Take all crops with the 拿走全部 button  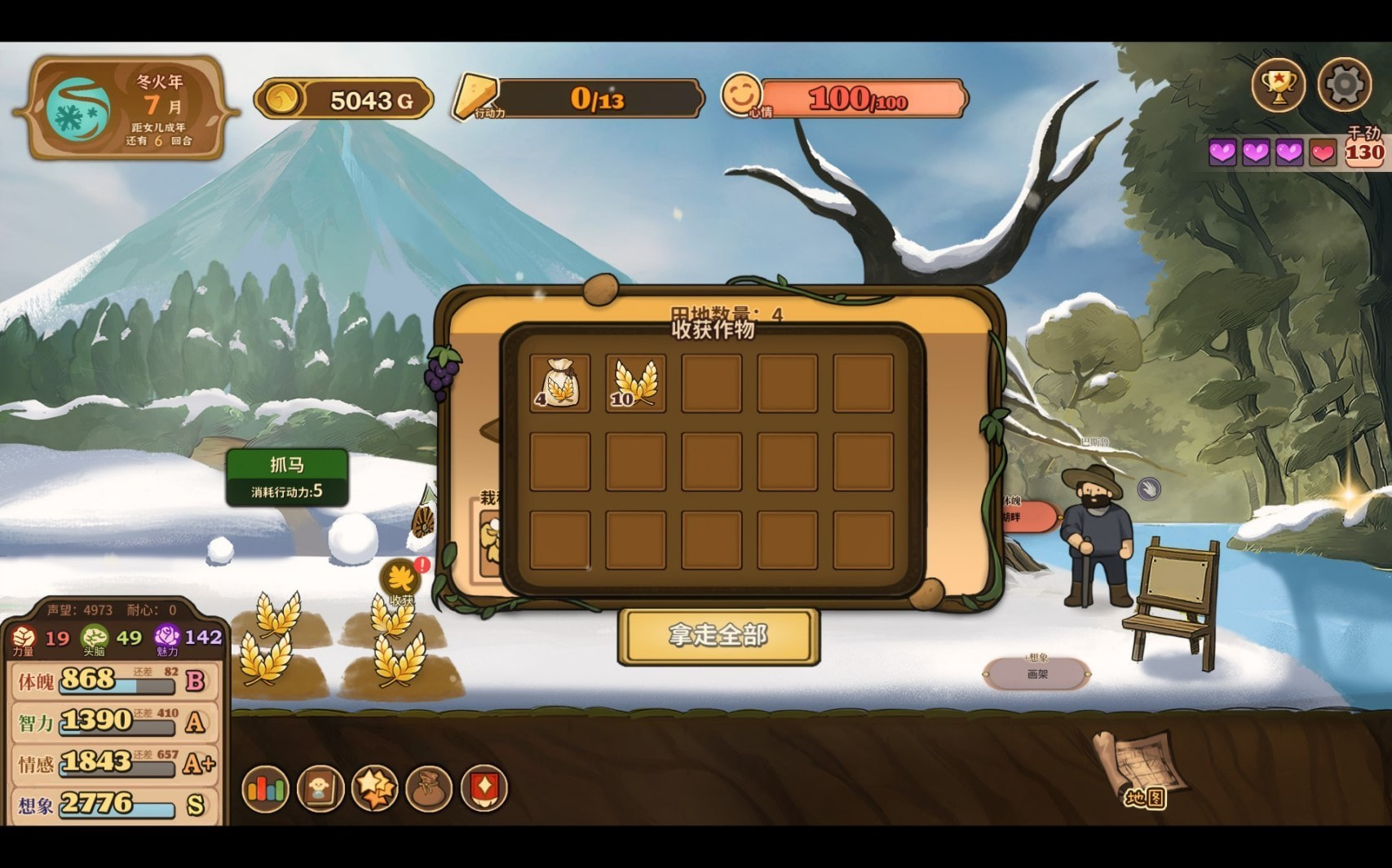point(718,636)
